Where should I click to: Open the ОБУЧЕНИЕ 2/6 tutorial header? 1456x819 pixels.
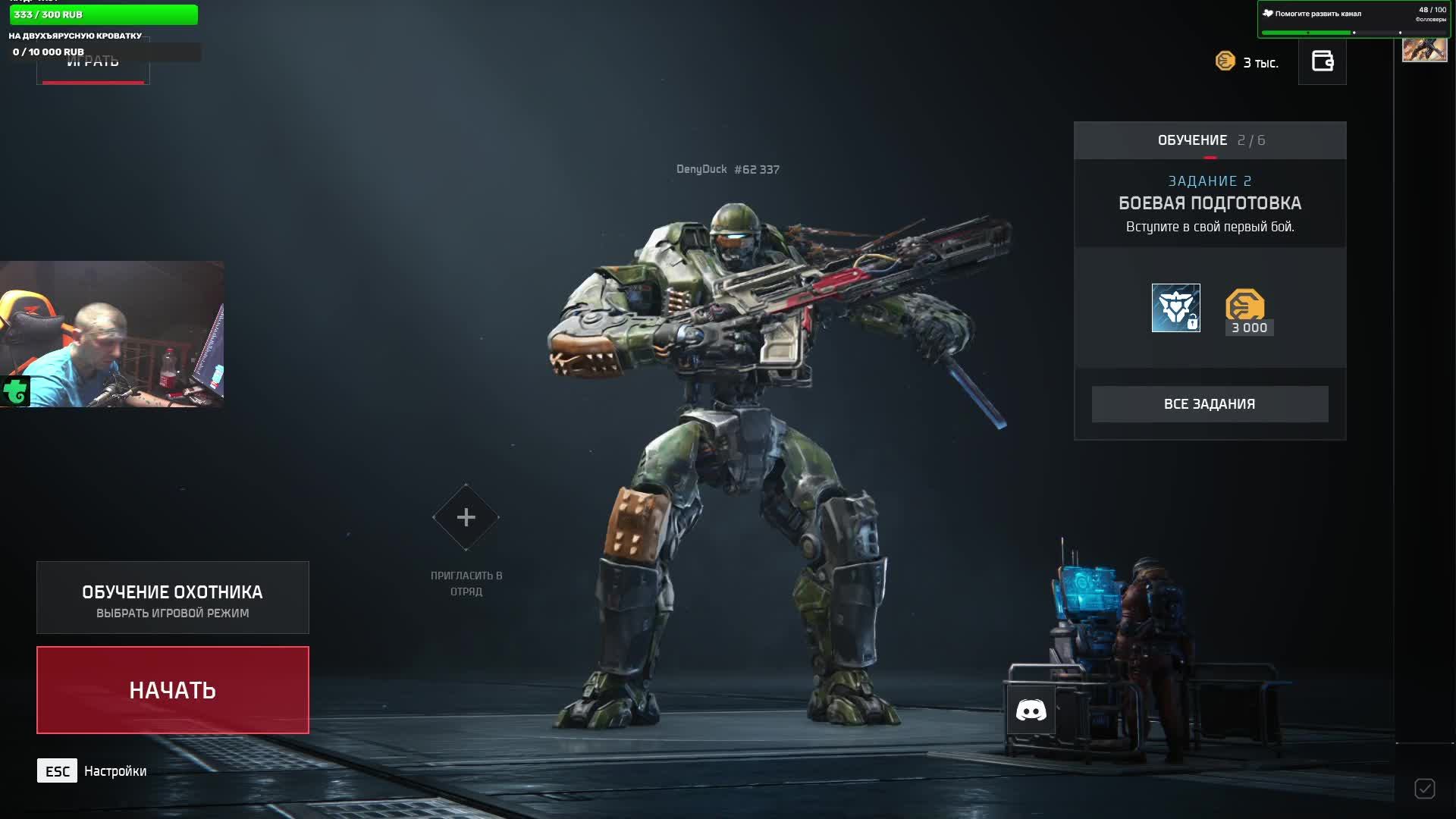pos(1210,140)
